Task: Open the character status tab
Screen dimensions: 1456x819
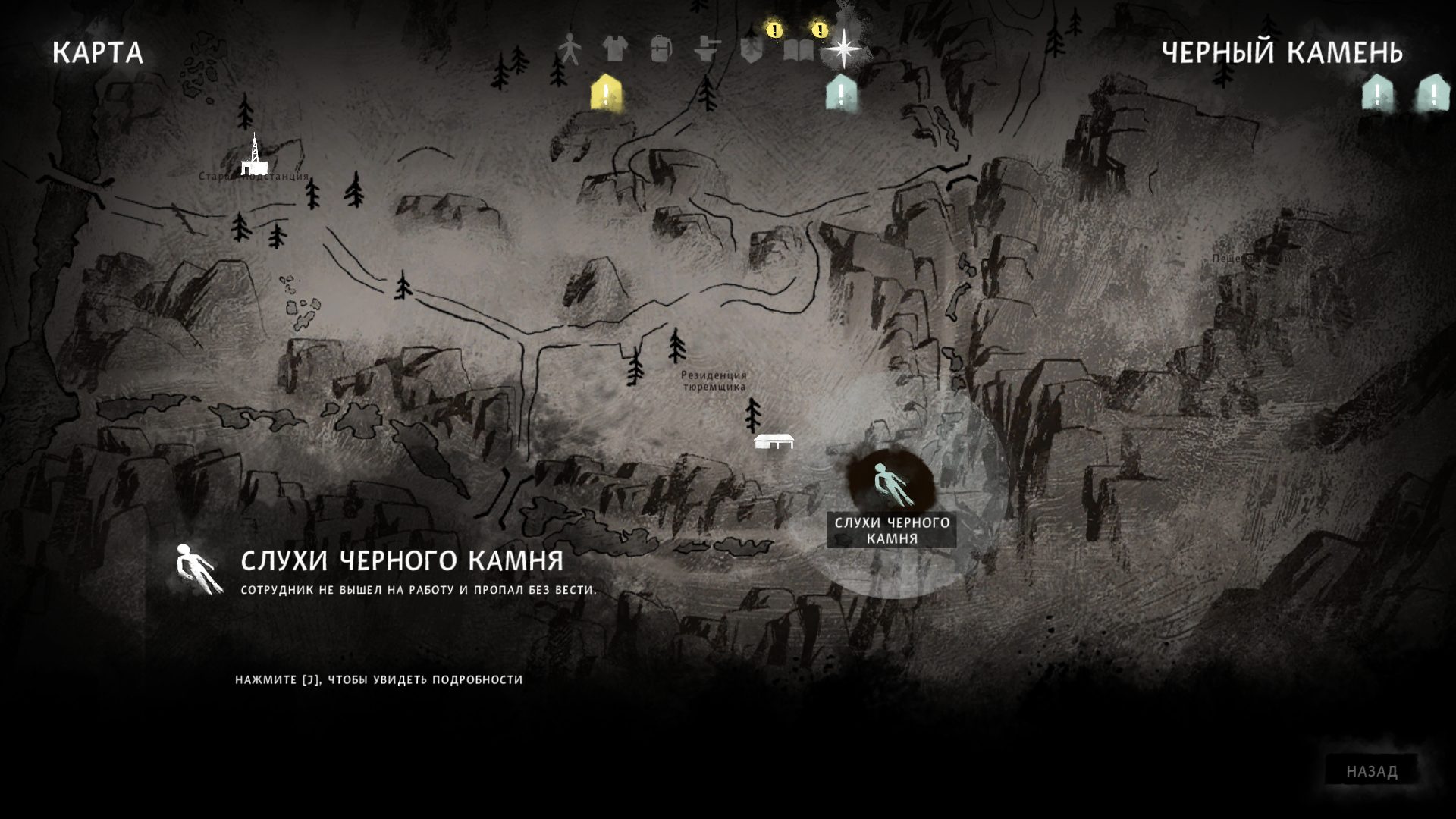Action: point(569,50)
